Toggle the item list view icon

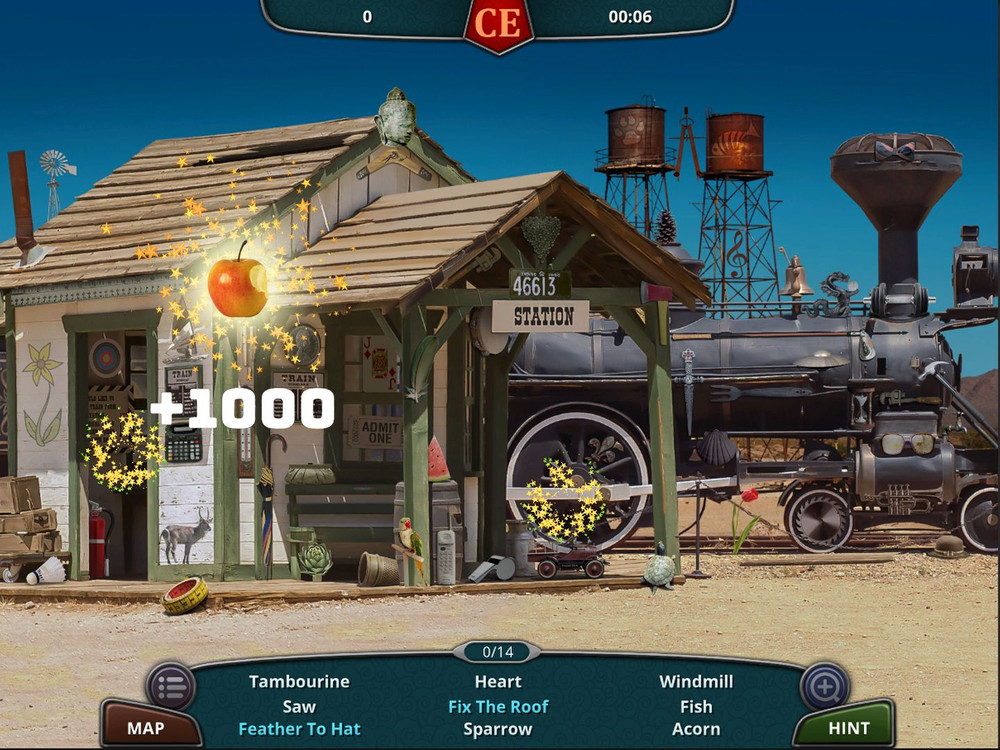[171, 686]
